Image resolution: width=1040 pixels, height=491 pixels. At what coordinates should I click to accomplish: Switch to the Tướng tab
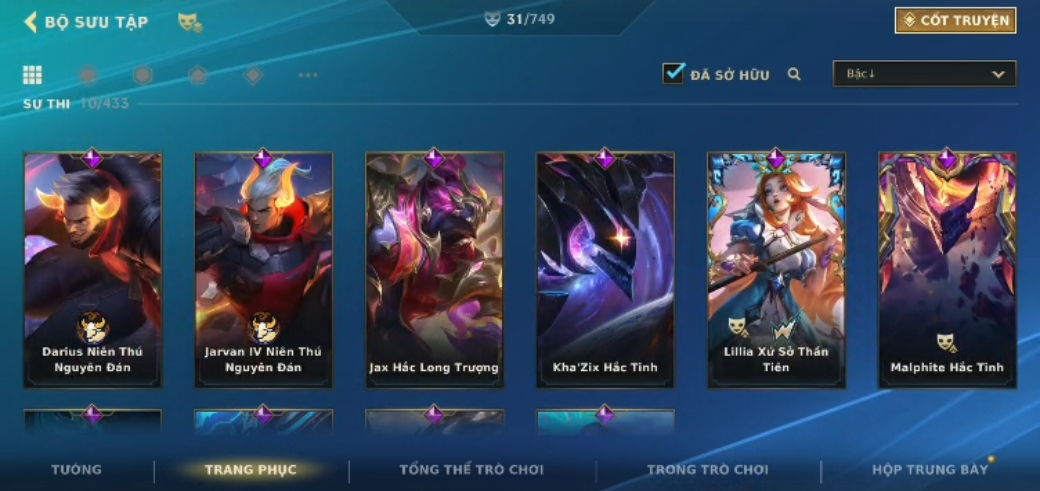pyautogui.click(x=76, y=470)
